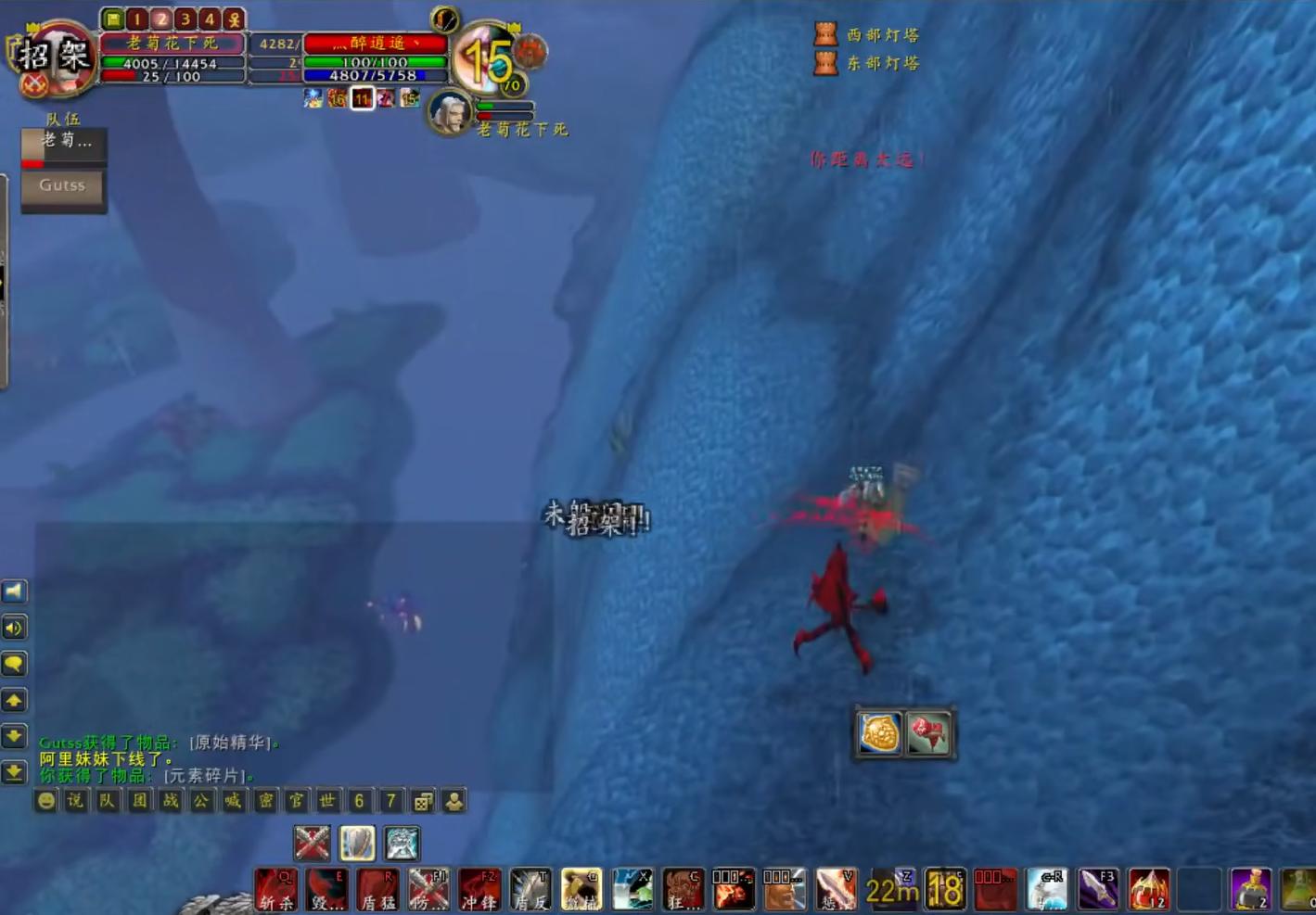Activate Execute (斩杀) on the action bar
Screen dimensions: 1316x915
point(274,890)
